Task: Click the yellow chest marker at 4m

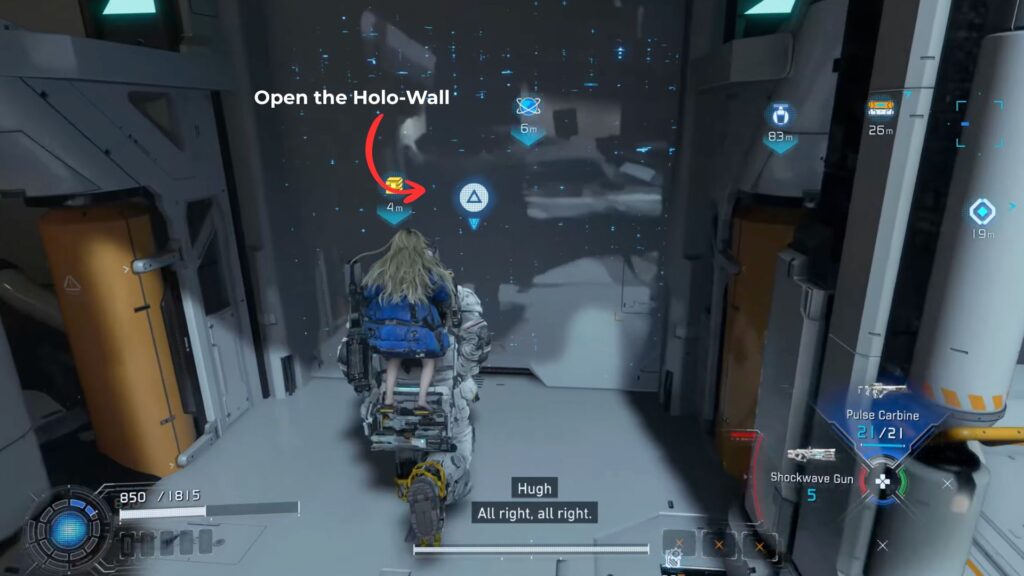Action: (395, 185)
